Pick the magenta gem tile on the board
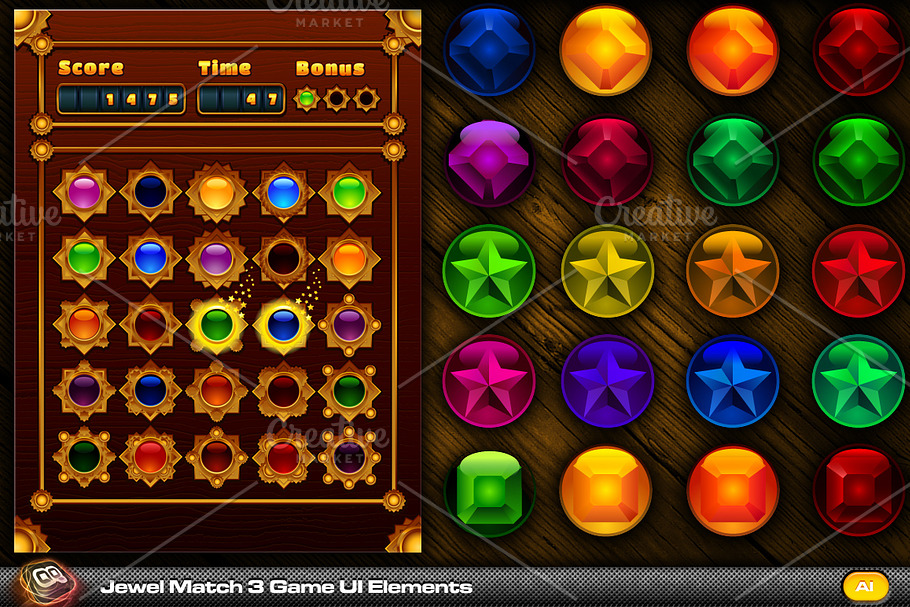The width and height of the screenshot is (910, 607). coord(84,191)
